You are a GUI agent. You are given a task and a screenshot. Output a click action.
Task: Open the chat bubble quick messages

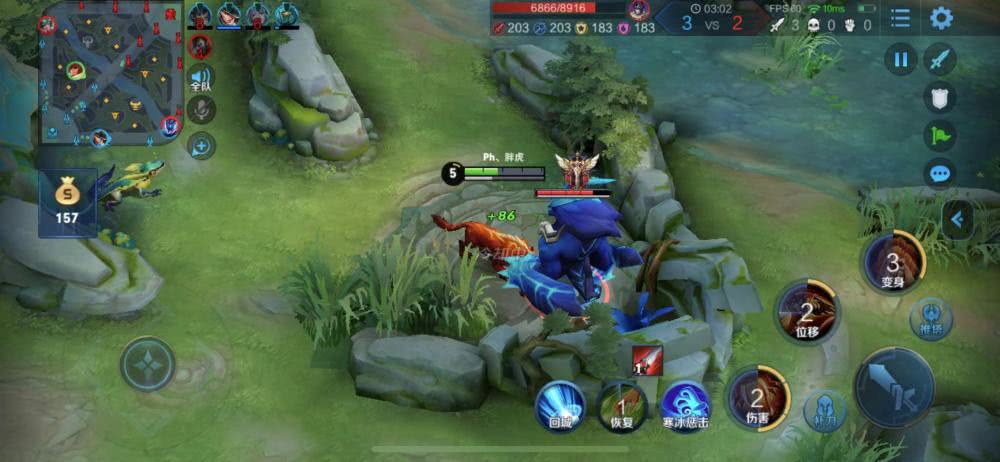coord(940,173)
